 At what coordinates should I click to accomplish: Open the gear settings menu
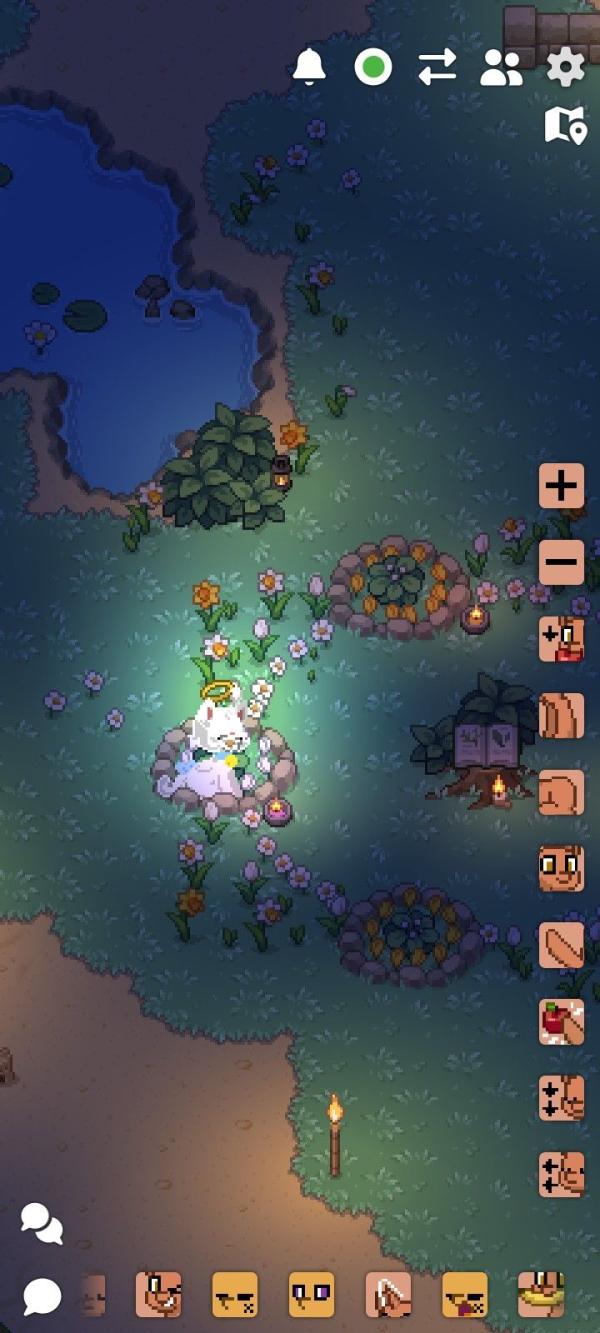click(565, 68)
